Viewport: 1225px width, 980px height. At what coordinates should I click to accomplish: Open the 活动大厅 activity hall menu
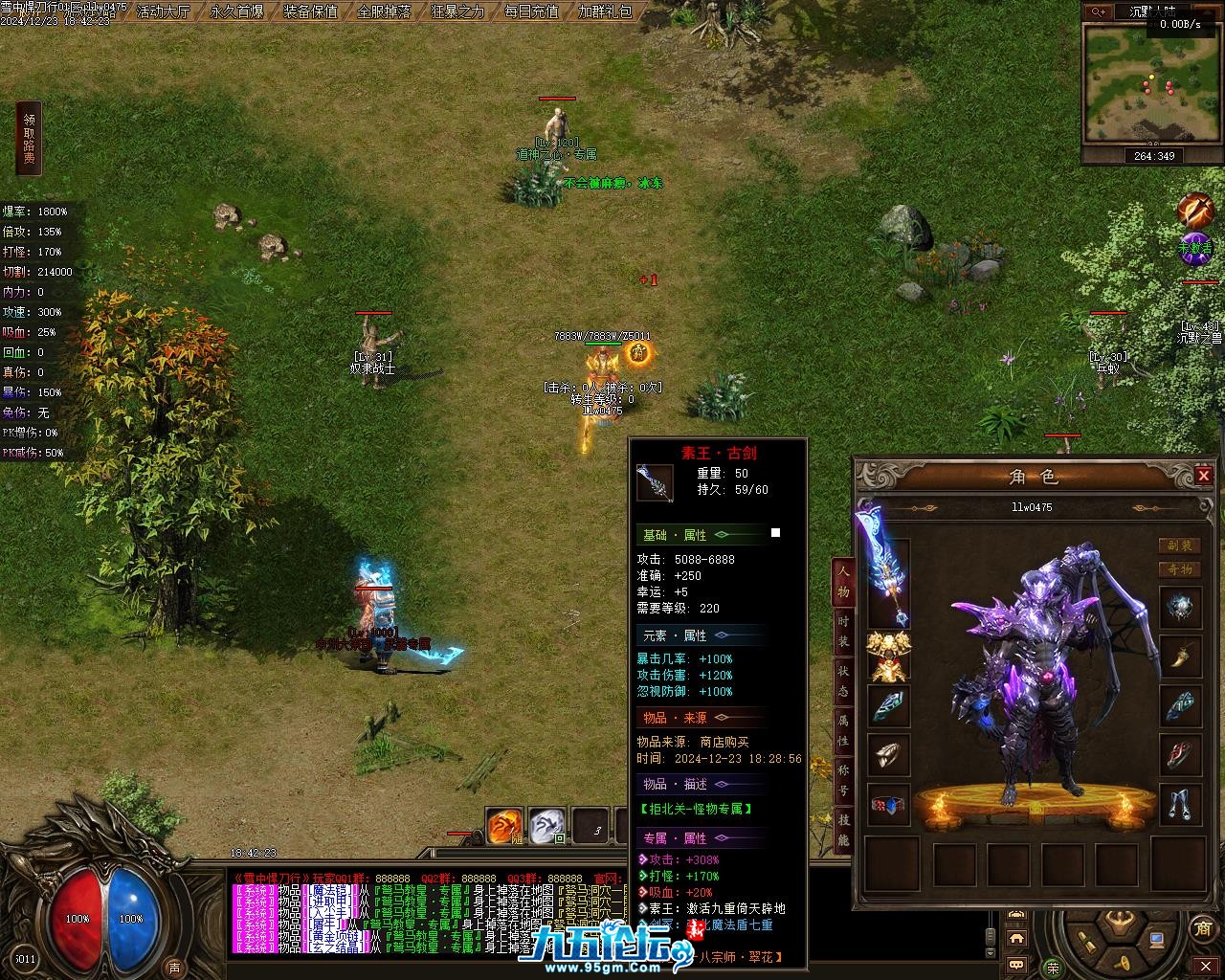[164, 11]
